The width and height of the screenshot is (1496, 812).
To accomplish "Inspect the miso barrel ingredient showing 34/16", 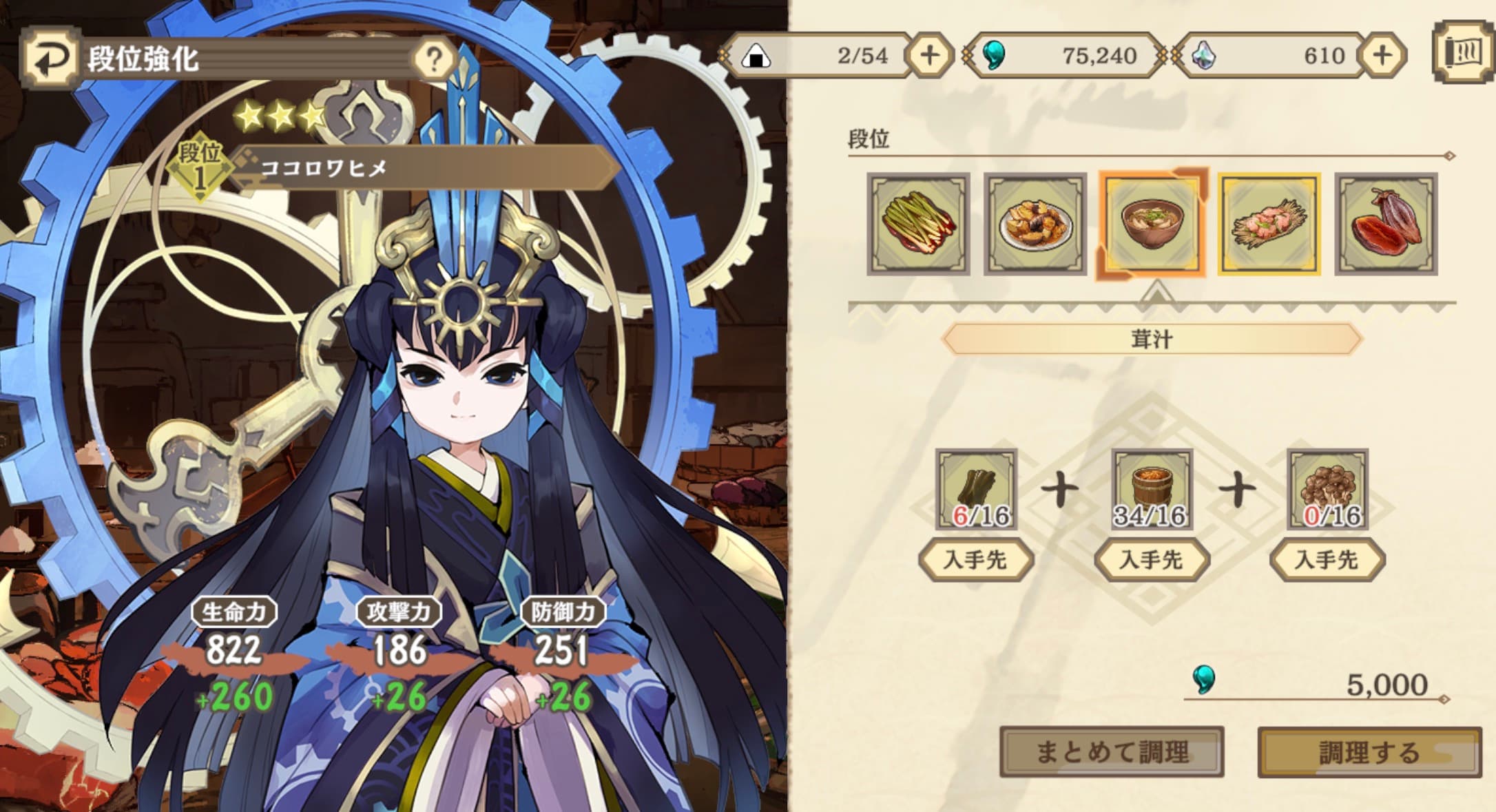I will coord(1152,489).
